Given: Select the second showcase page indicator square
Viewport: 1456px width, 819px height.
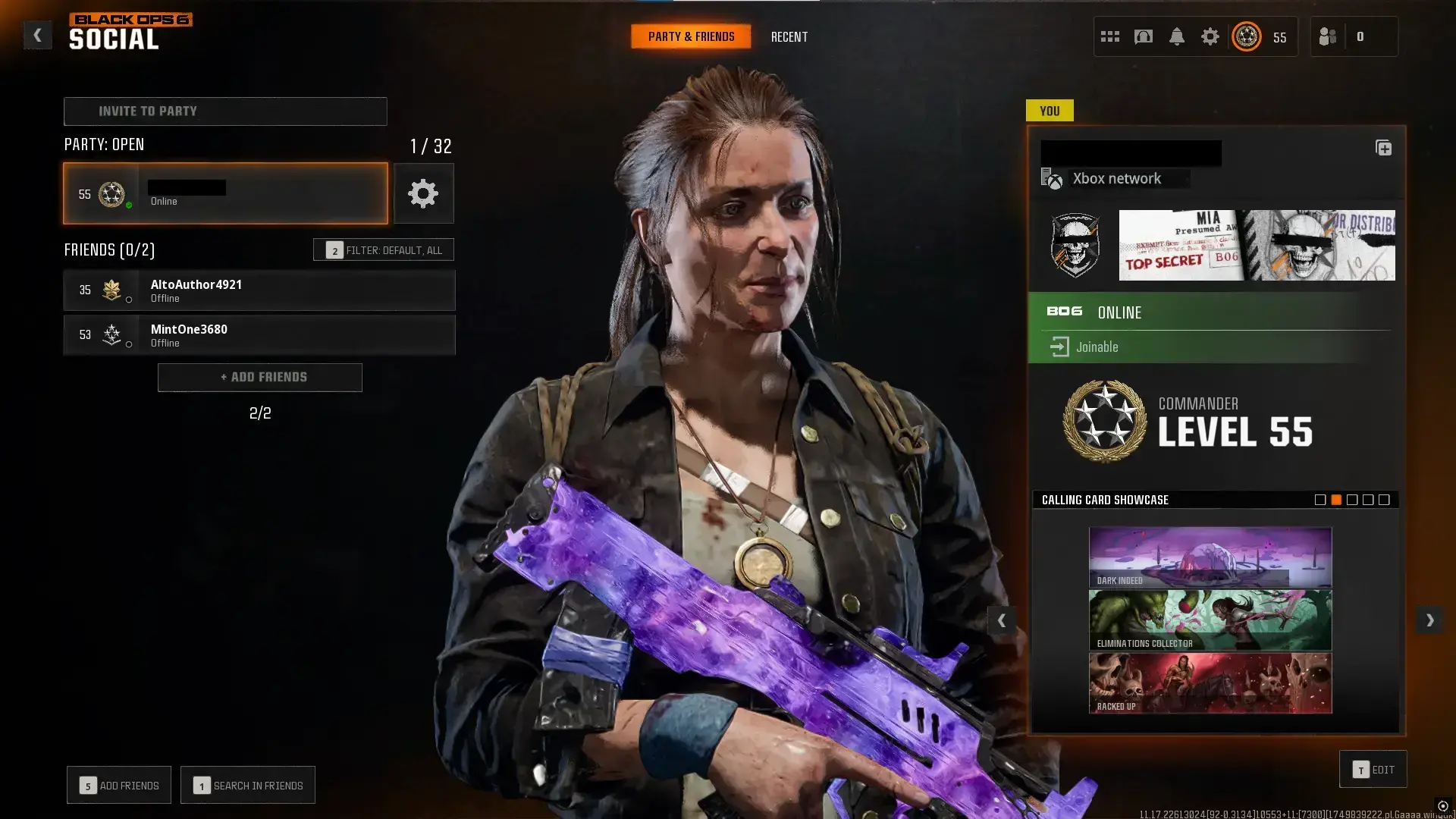Looking at the screenshot, I should click(1335, 500).
